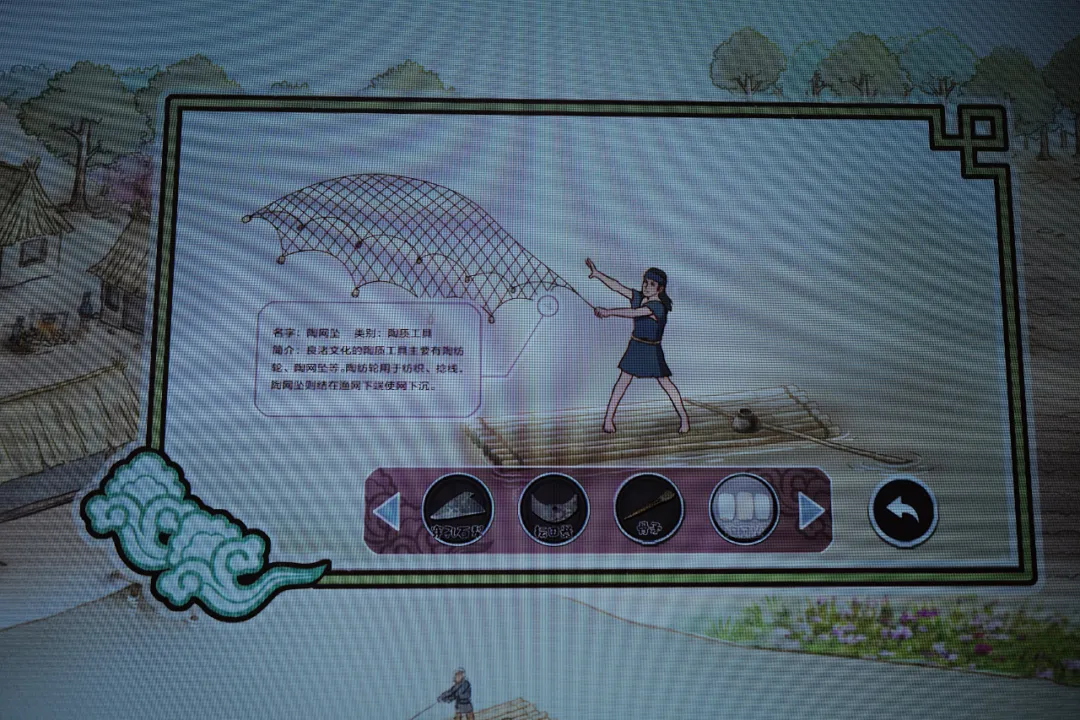Go back with the curved return arrow

[902, 511]
